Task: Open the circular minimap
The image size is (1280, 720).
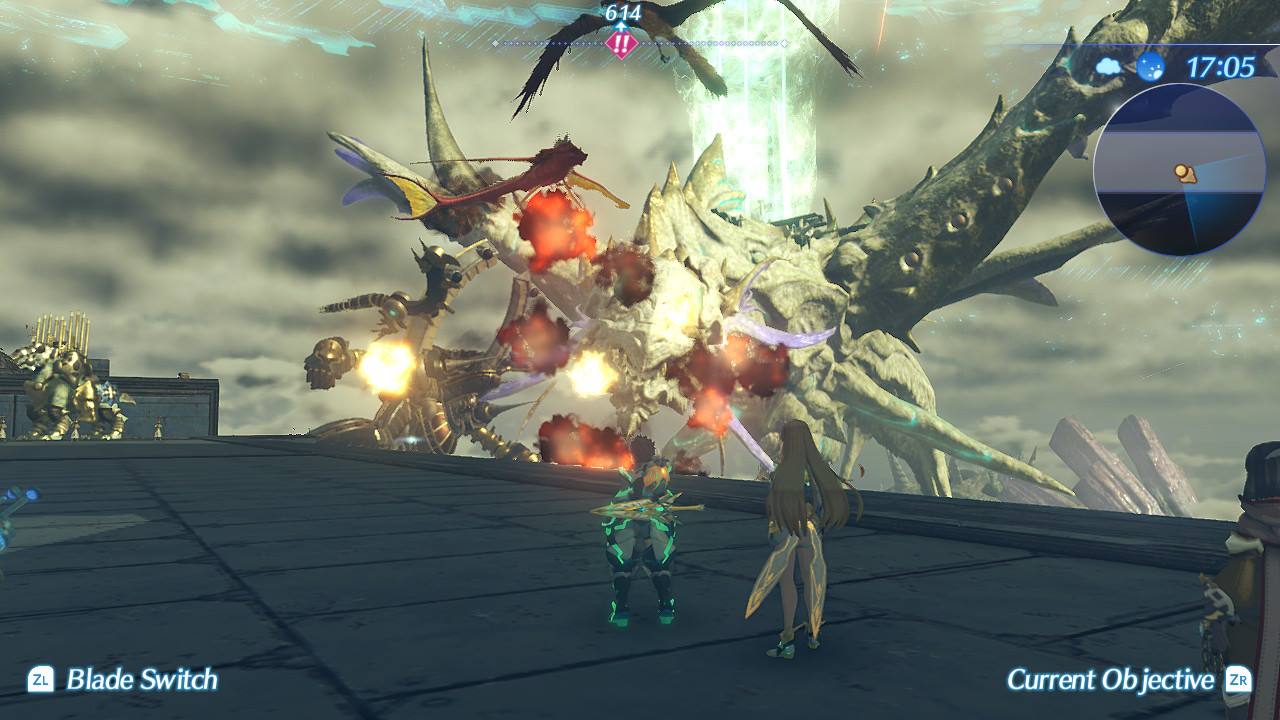Action: click(x=1179, y=170)
